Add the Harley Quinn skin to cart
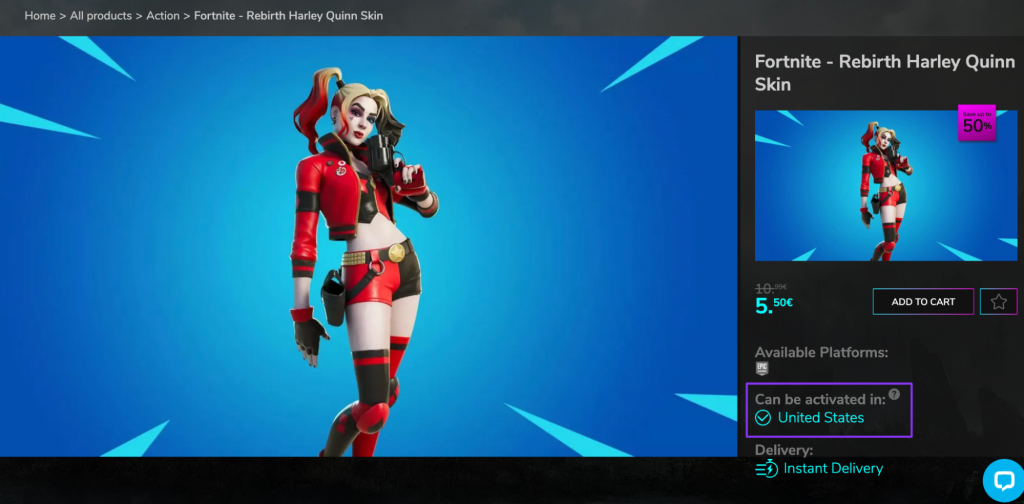This screenshot has height=504, width=1024. [923, 302]
